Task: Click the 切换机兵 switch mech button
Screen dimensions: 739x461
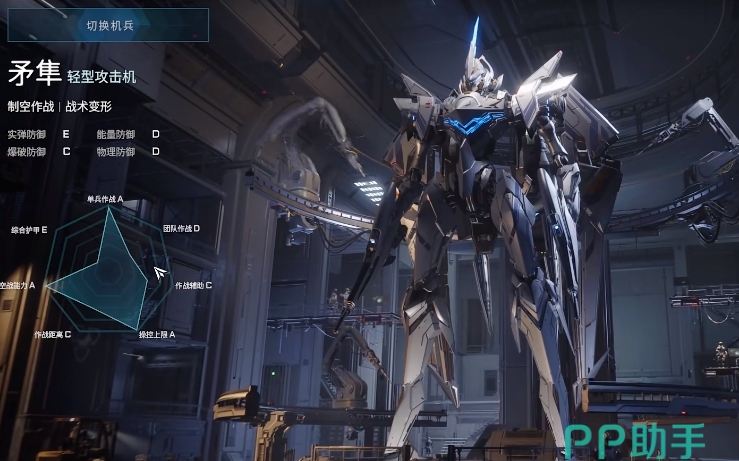Action: [x=109, y=25]
